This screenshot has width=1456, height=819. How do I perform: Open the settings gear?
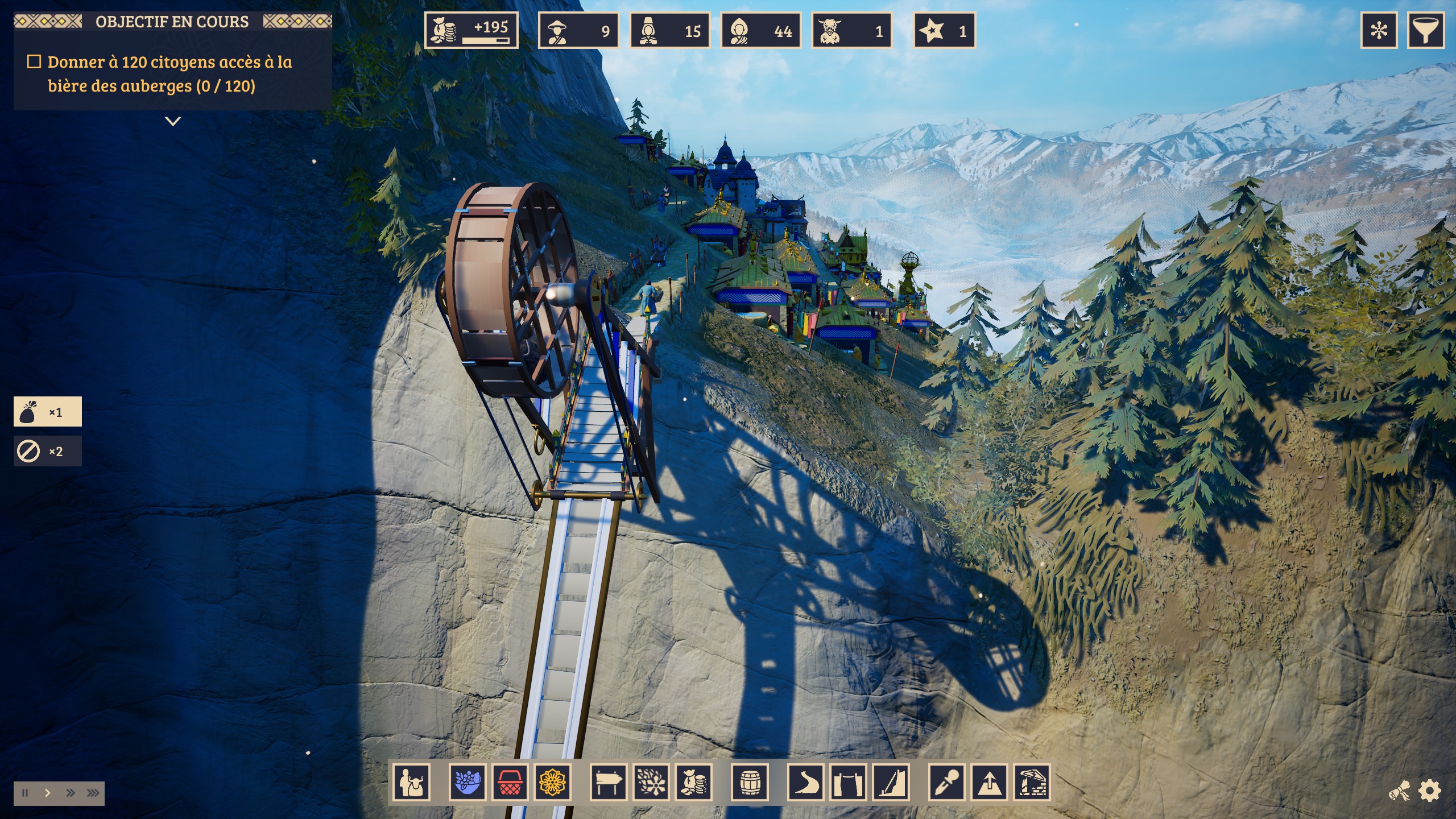click(1430, 791)
